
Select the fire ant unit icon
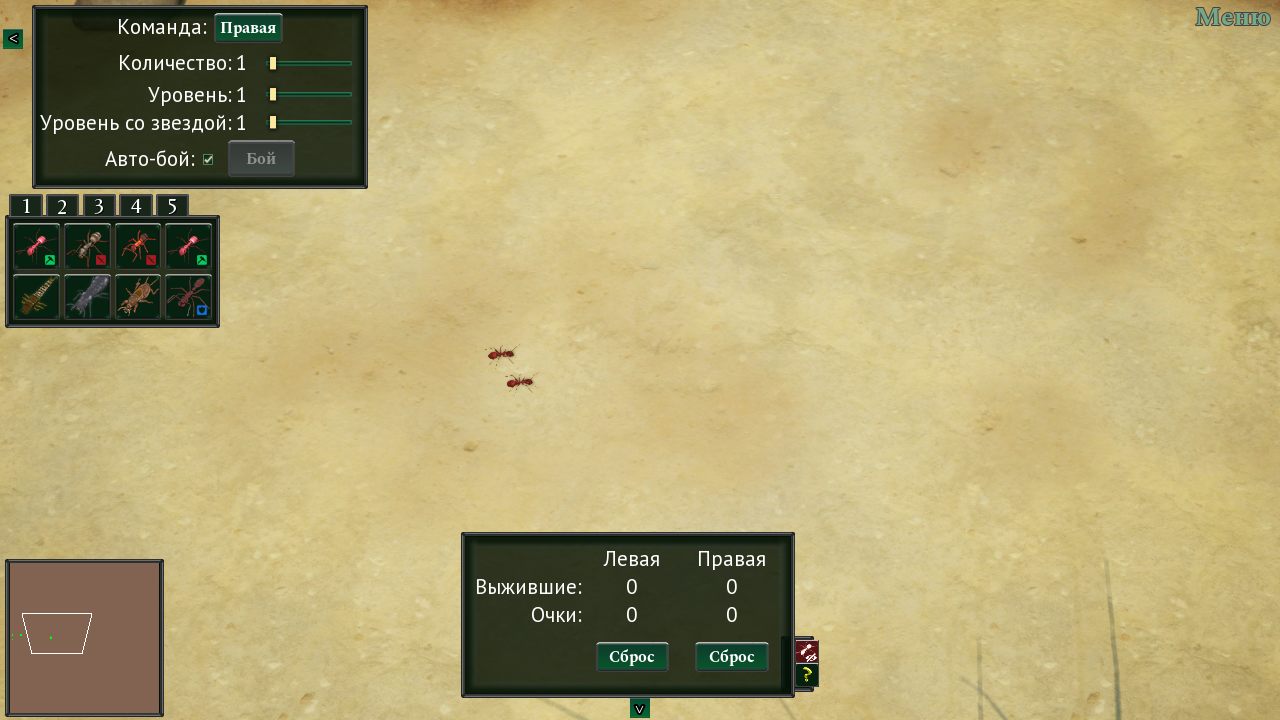[x=138, y=245]
